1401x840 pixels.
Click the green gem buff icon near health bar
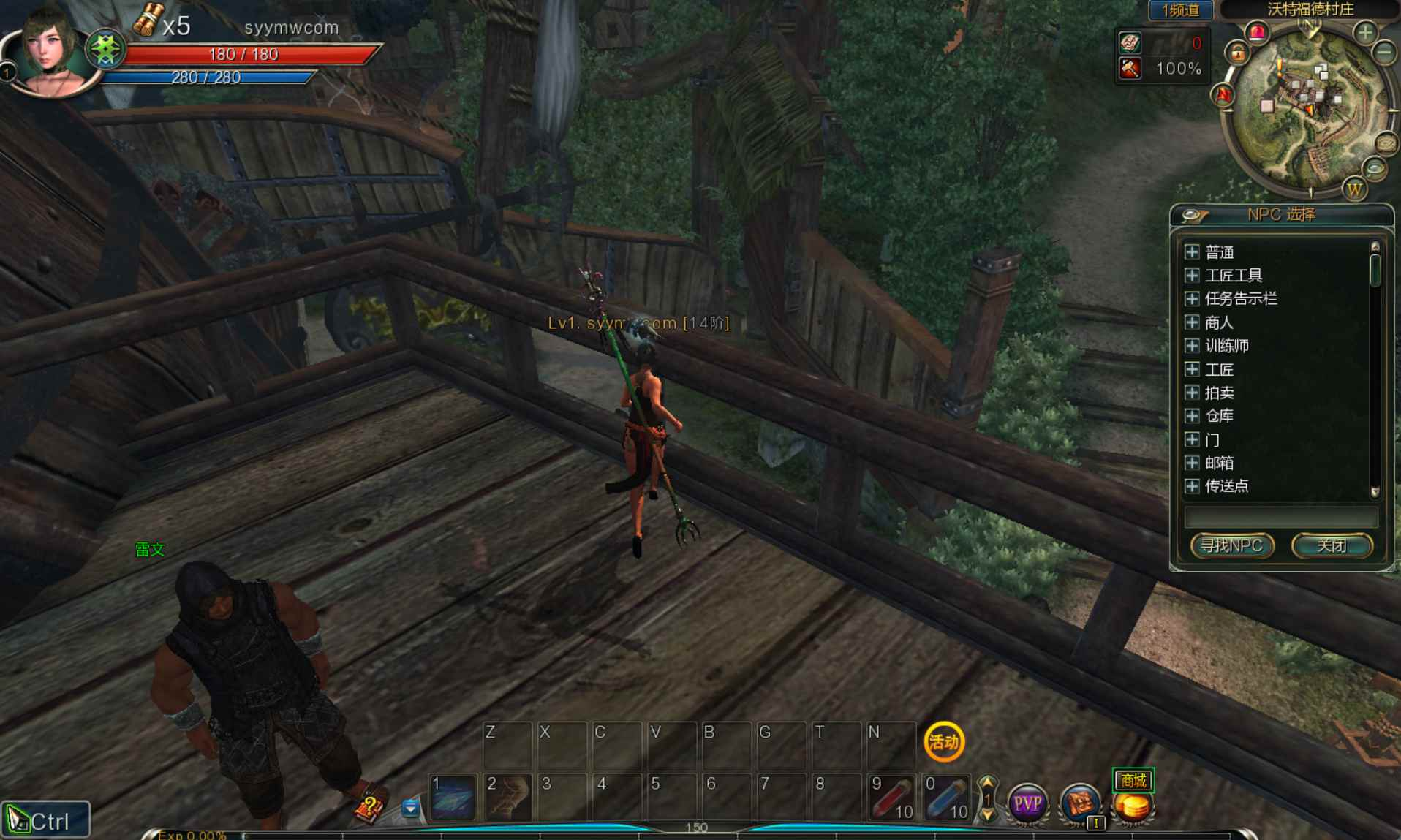(105, 48)
